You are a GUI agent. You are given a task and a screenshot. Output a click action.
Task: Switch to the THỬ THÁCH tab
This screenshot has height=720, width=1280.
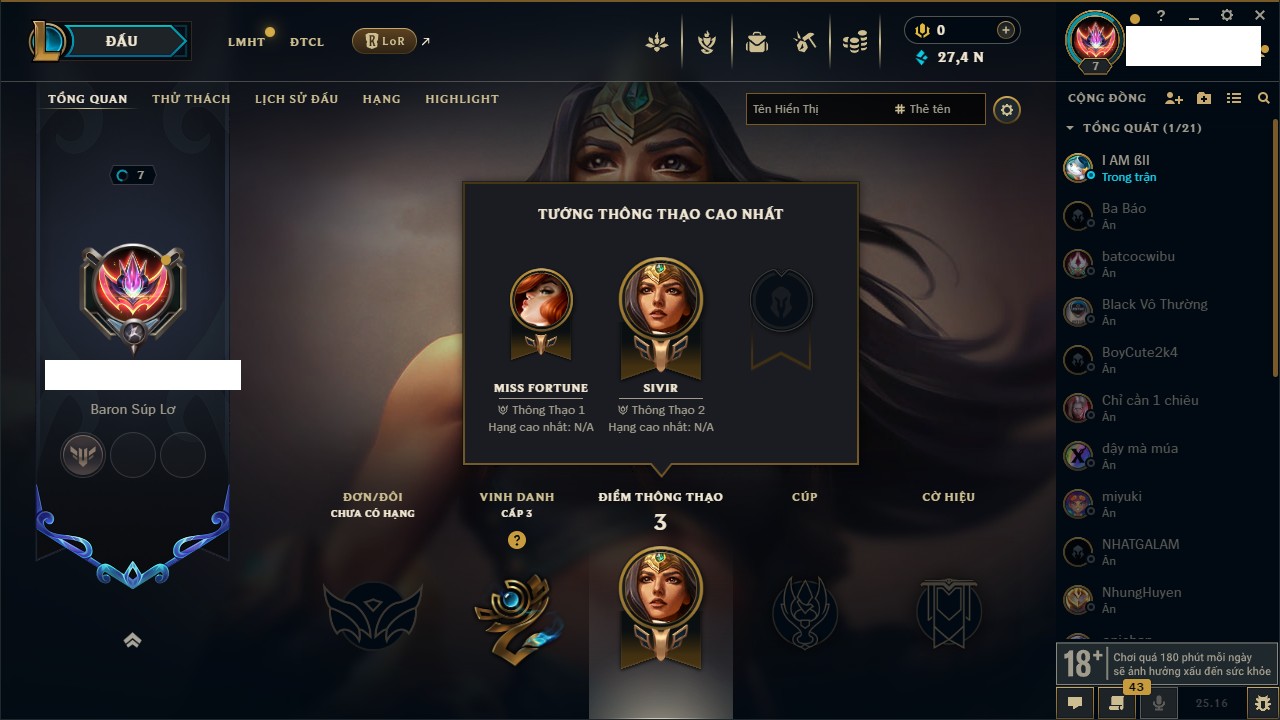(x=191, y=99)
